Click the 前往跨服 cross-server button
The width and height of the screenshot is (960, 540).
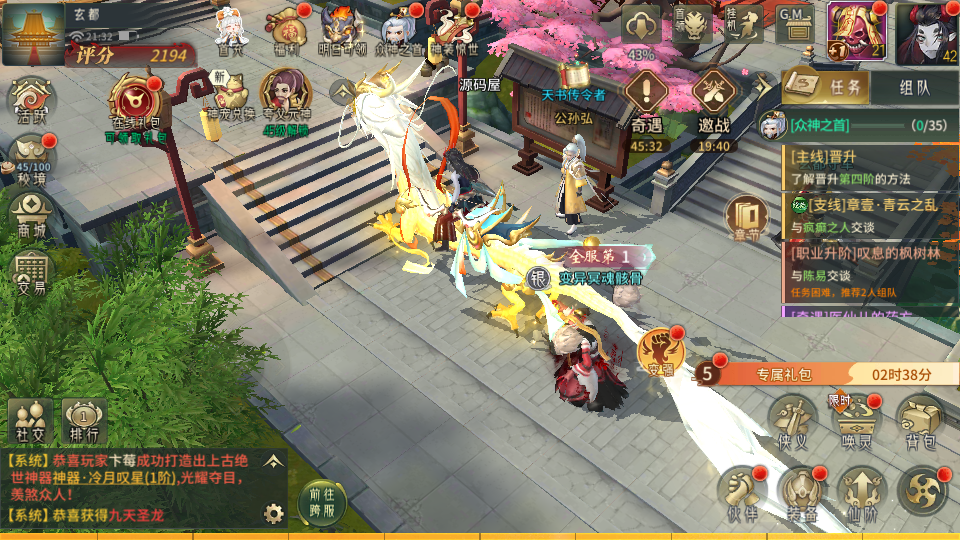tap(322, 501)
